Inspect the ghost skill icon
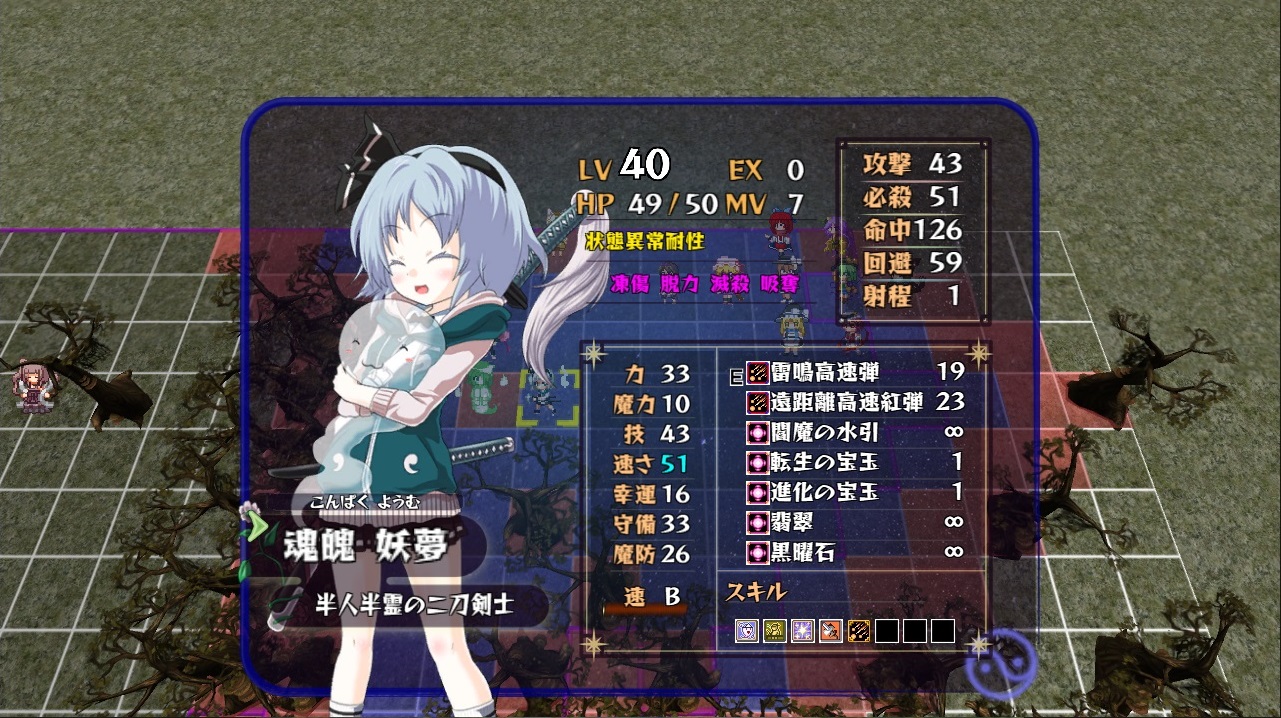The width and height of the screenshot is (1281, 718). click(x=747, y=631)
